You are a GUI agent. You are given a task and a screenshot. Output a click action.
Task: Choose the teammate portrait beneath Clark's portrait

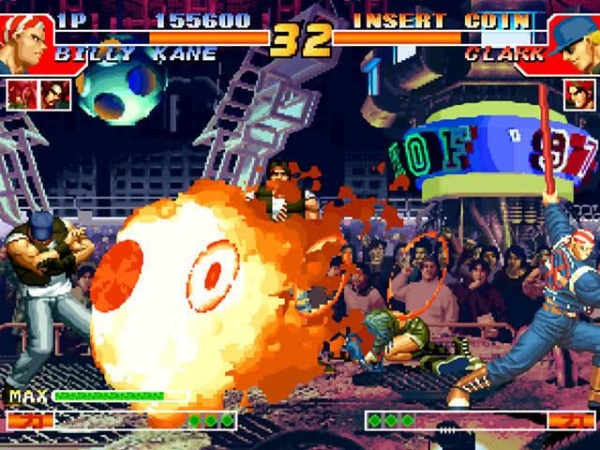coord(578,94)
